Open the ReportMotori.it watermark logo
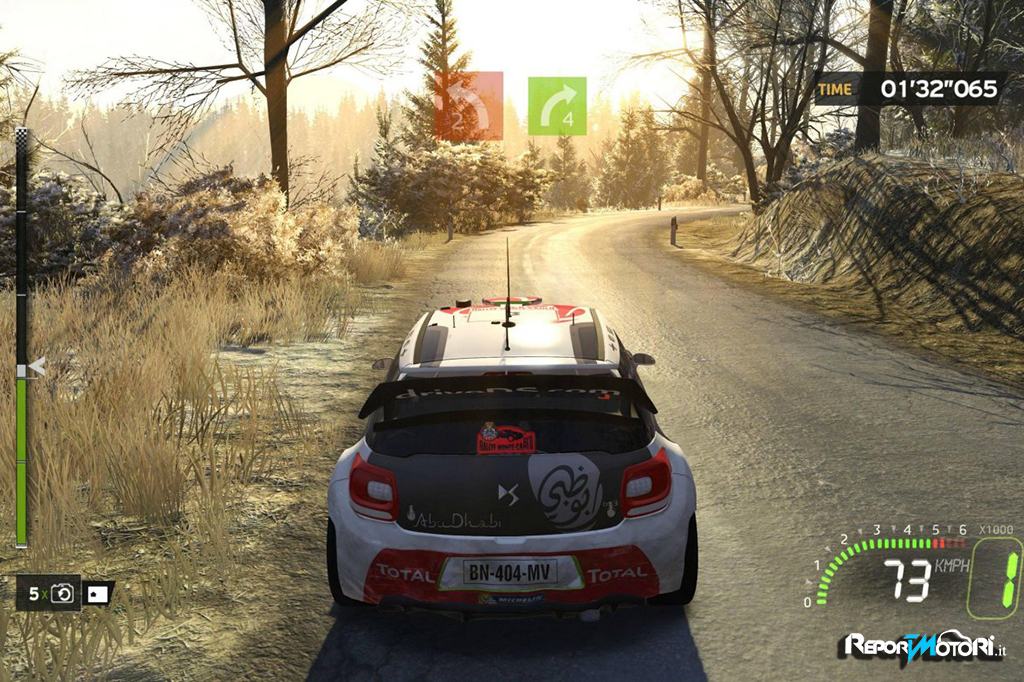Screen dimensions: 1024x682 922,646
